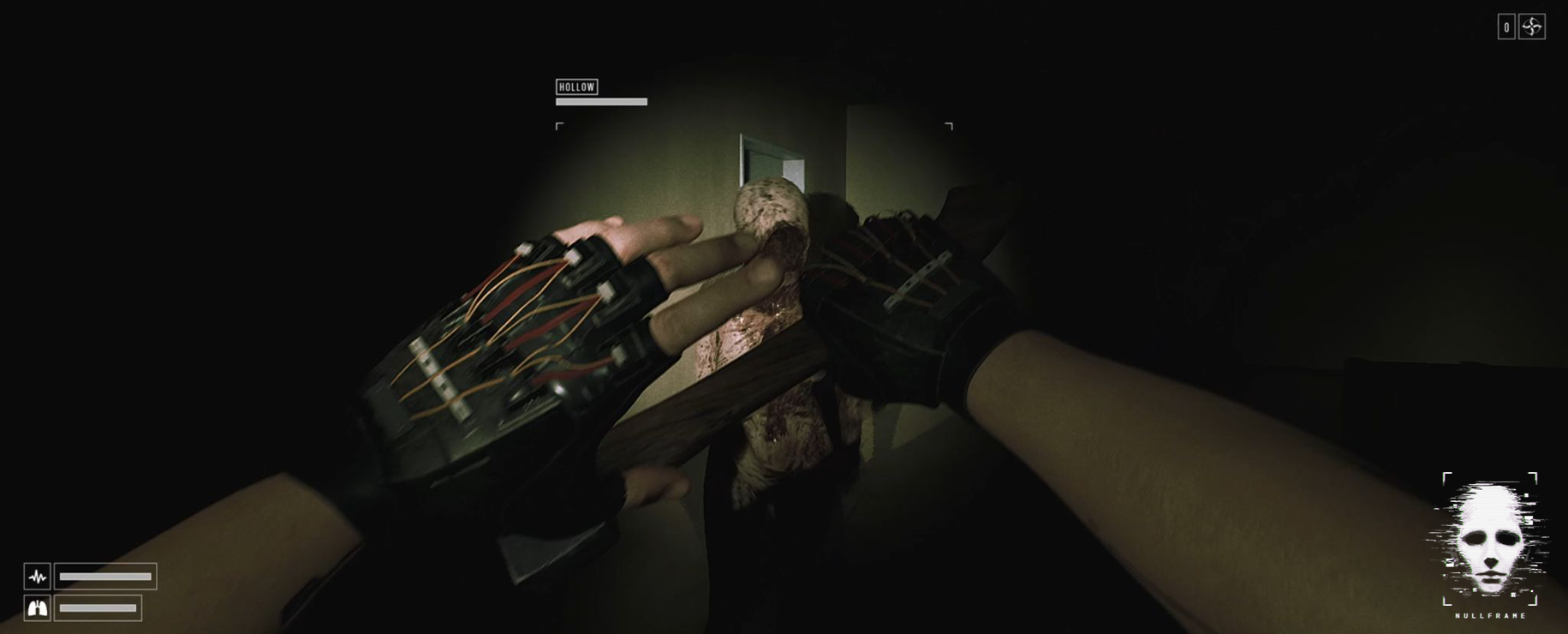Screen dimensions: 1568x634
Task: Click the lungs stamina icon
Action: coord(38,608)
